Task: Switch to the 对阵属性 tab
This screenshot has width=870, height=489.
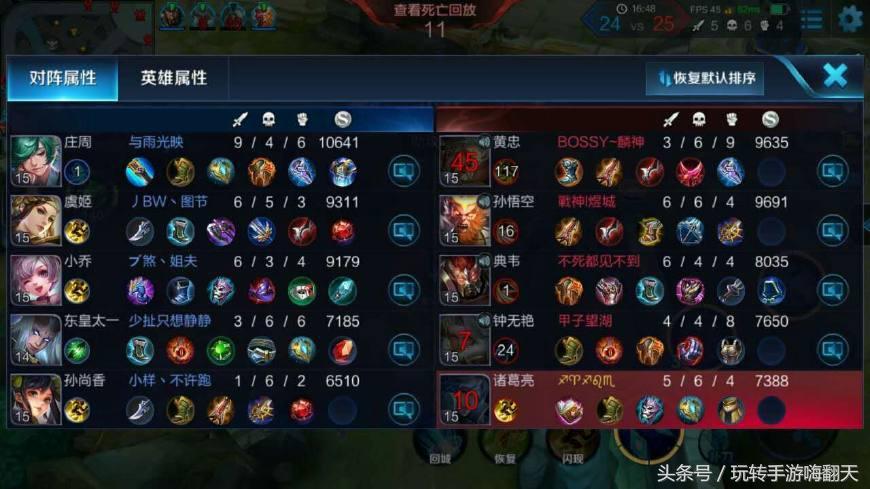Action: [x=62, y=77]
